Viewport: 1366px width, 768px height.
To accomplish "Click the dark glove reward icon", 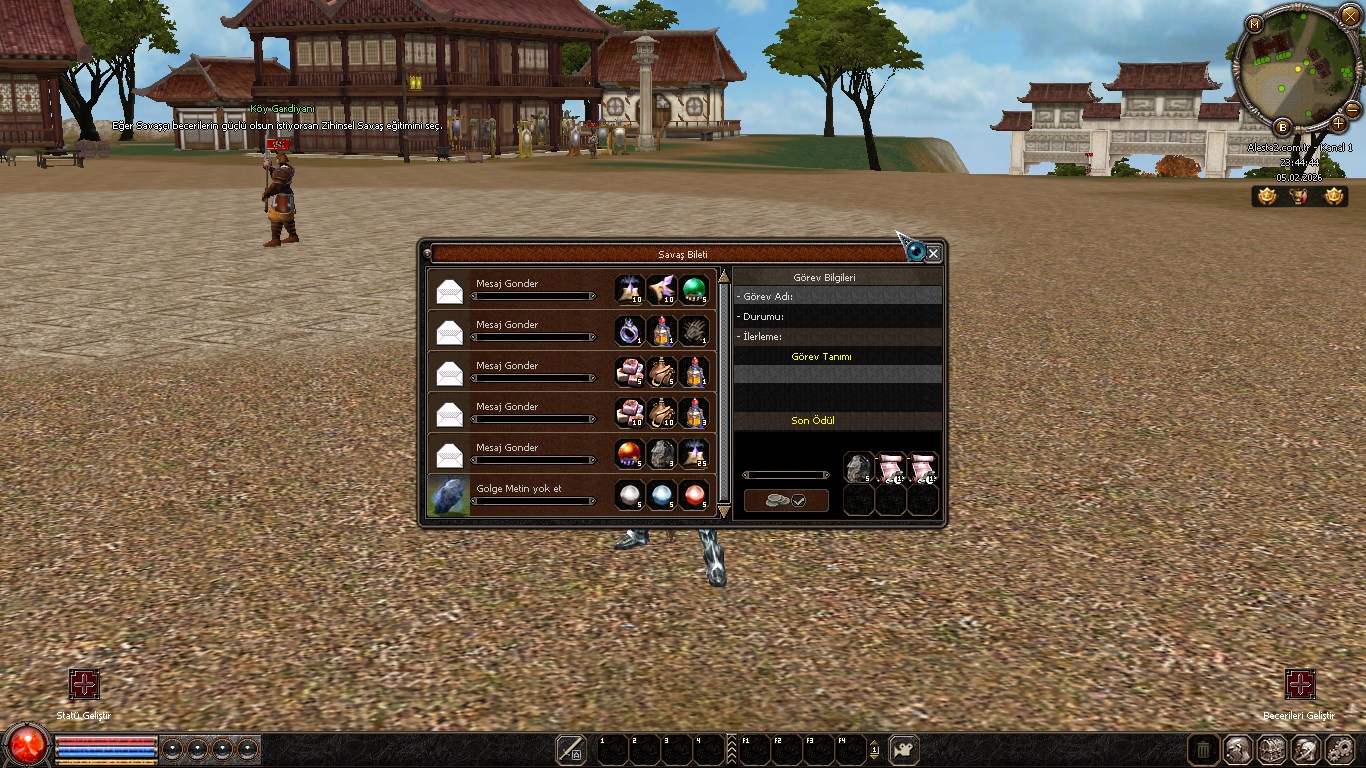I will [x=694, y=331].
